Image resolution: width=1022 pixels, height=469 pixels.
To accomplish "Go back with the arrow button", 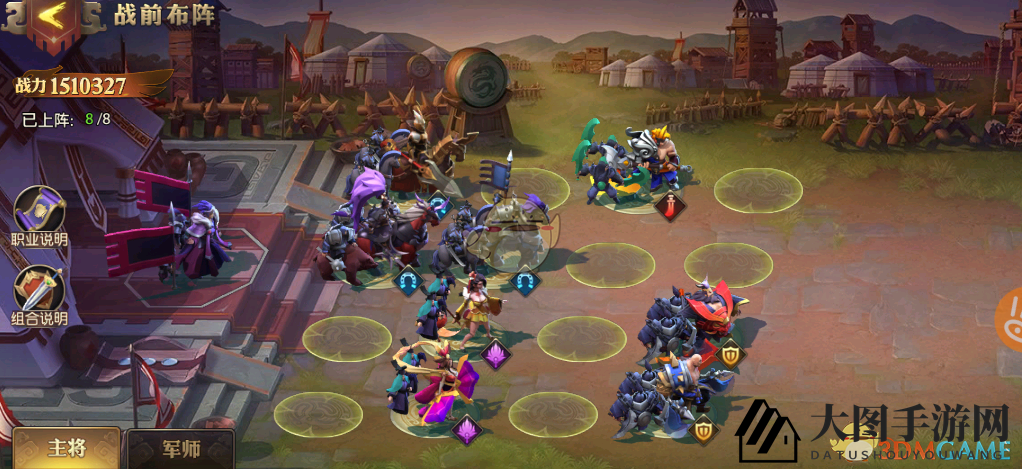I will pos(51,18).
